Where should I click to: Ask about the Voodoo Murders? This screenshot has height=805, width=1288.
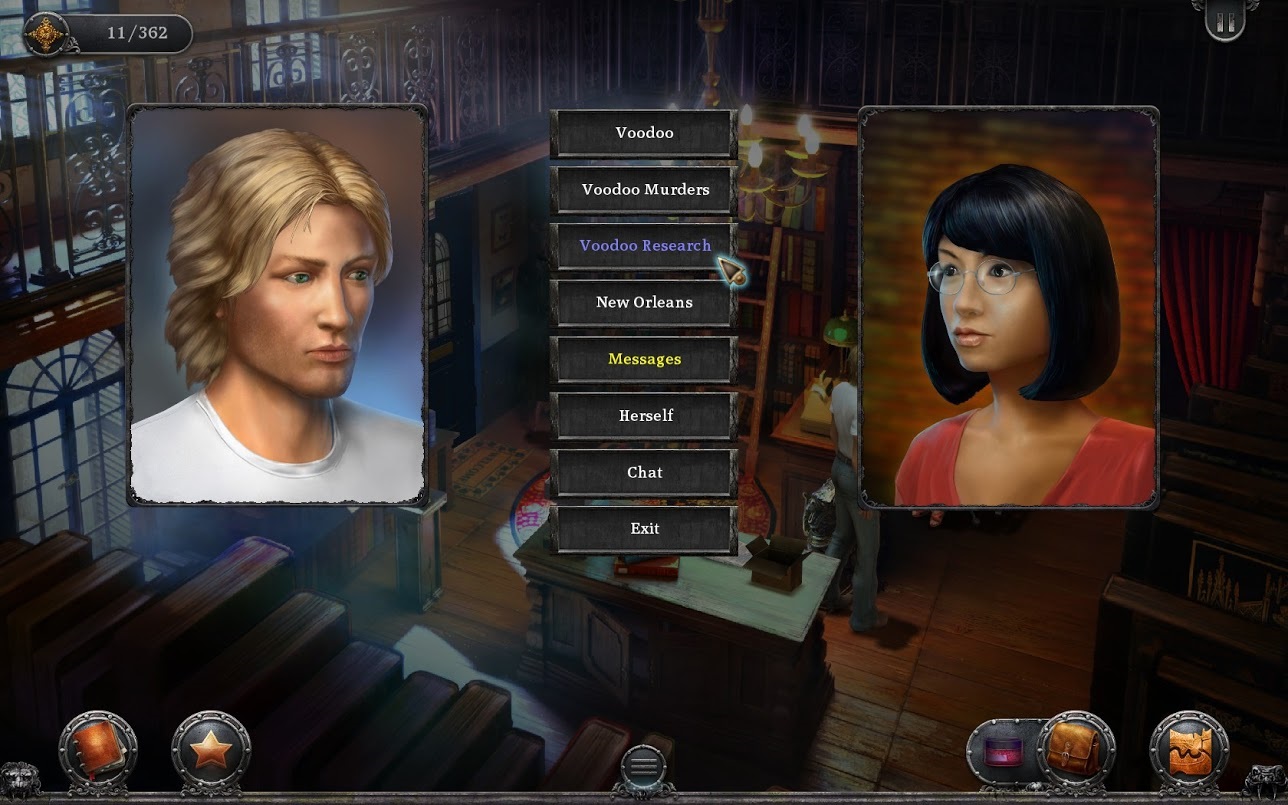click(x=644, y=189)
